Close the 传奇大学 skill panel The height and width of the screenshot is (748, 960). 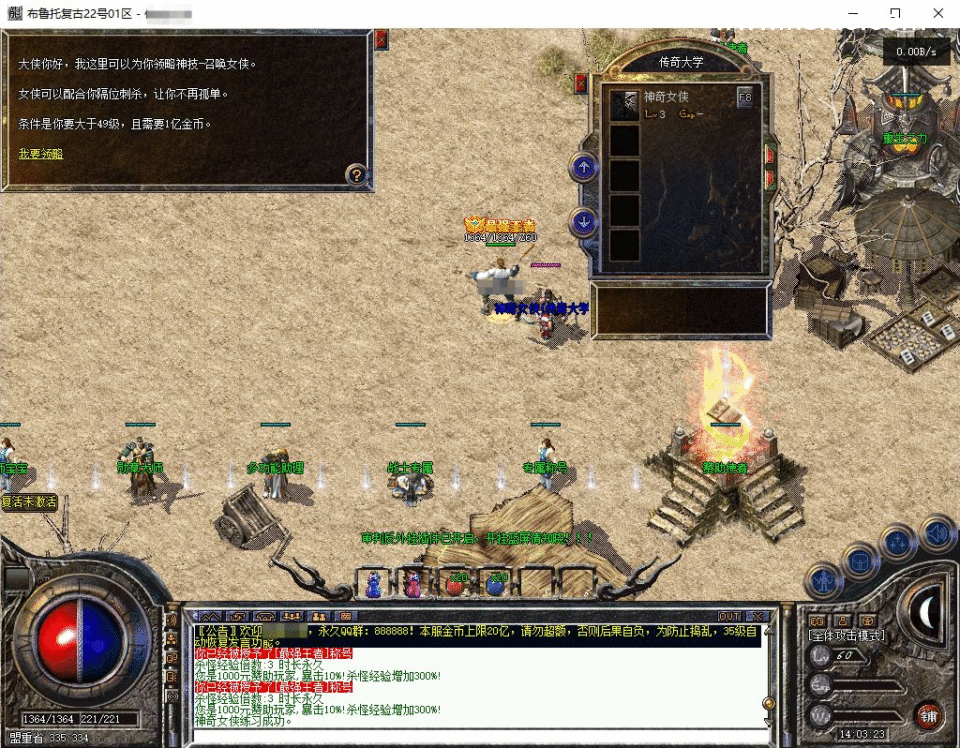(581, 84)
